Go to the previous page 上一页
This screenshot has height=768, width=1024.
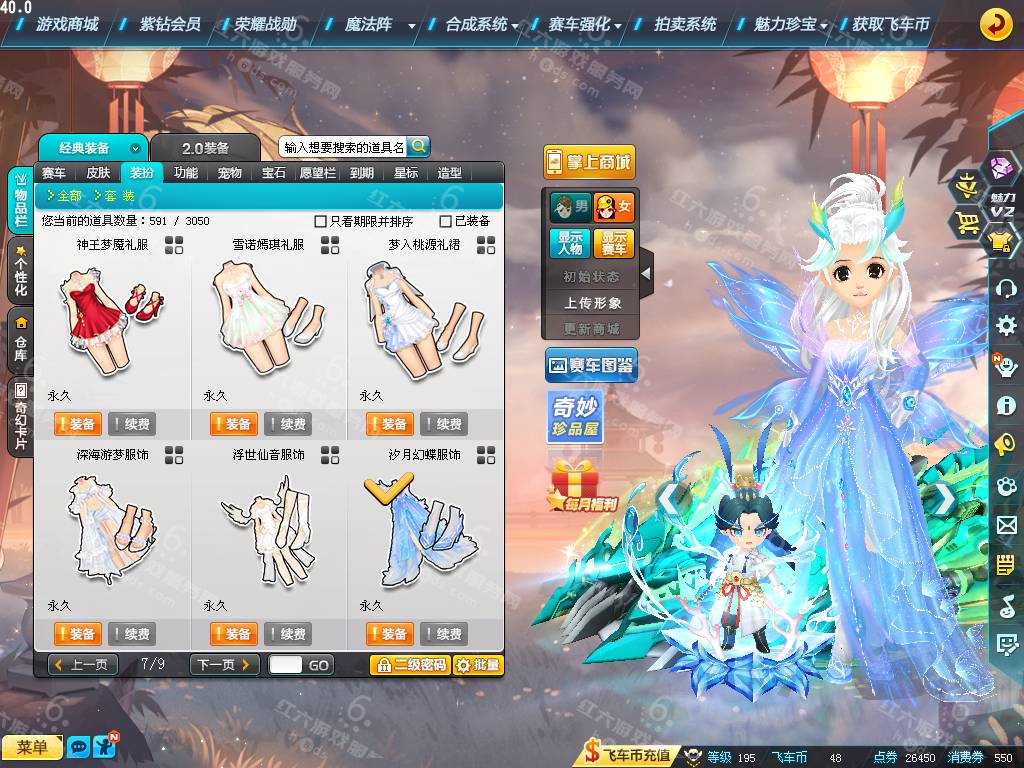coord(83,665)
